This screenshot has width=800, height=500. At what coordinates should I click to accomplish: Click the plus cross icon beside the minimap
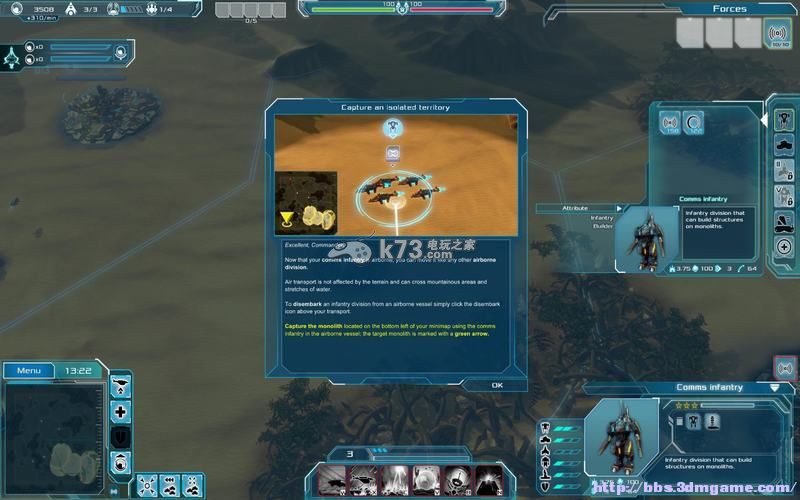pos(120,411)
